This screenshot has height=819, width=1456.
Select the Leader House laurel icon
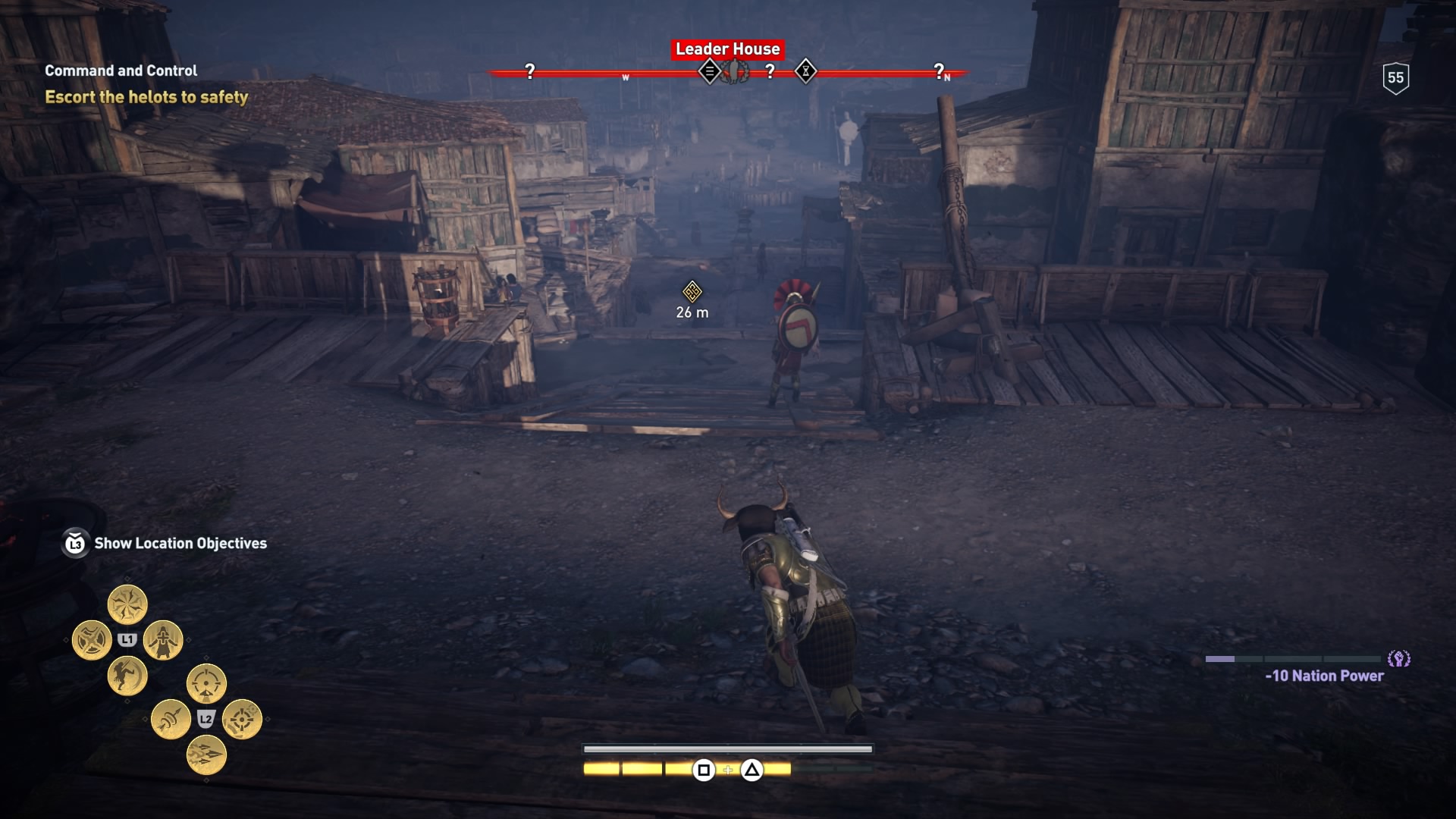735,71
